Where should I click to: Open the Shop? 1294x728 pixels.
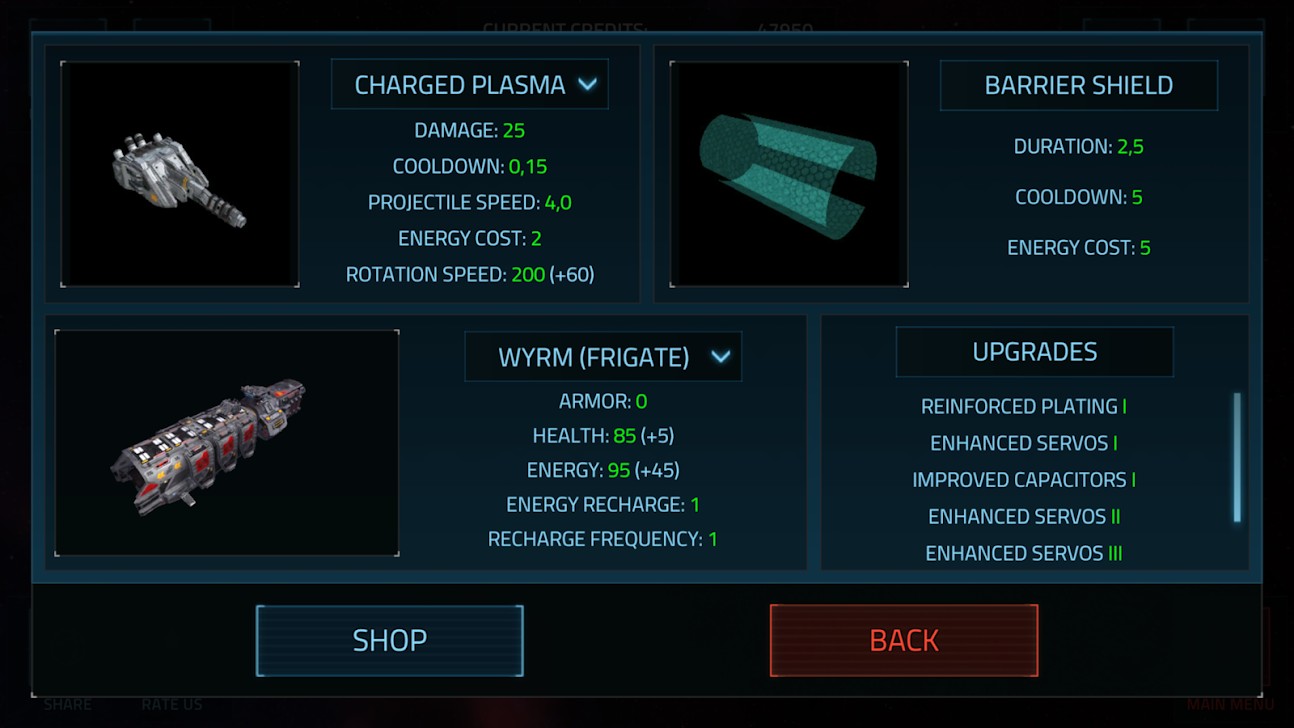[x=389, y=640]
